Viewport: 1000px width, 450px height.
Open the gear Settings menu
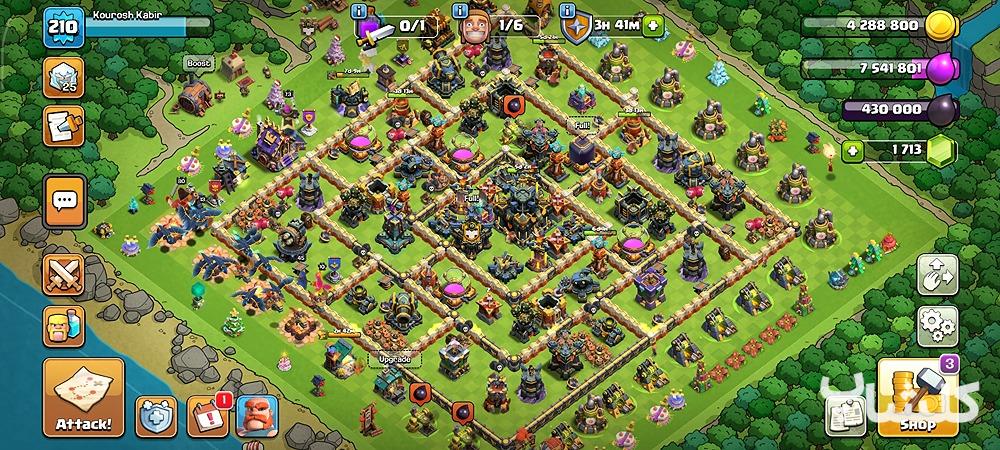pyautogui.click(x=938, y=325)
